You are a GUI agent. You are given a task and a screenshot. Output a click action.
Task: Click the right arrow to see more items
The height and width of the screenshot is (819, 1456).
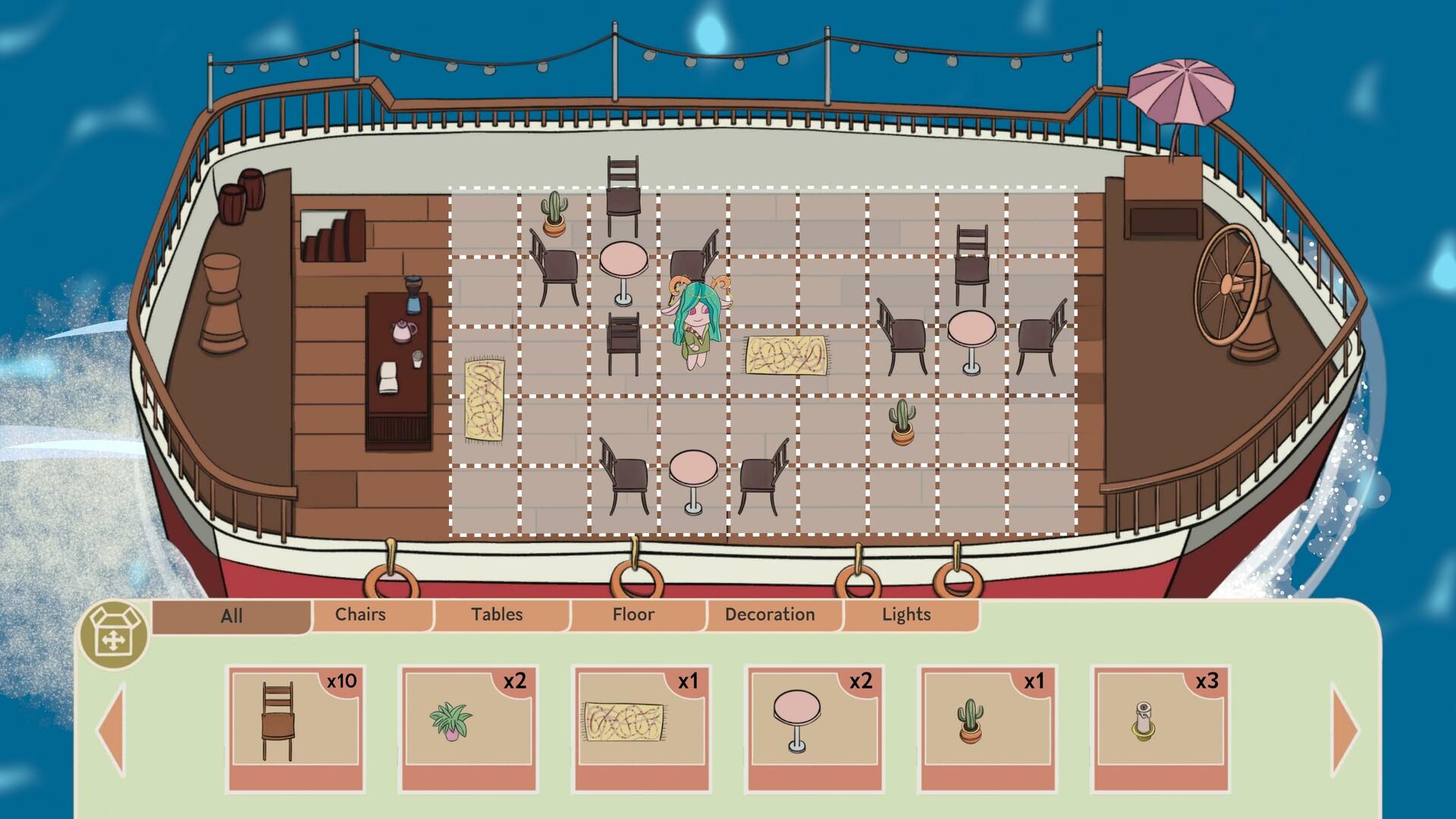point(1344,730)
